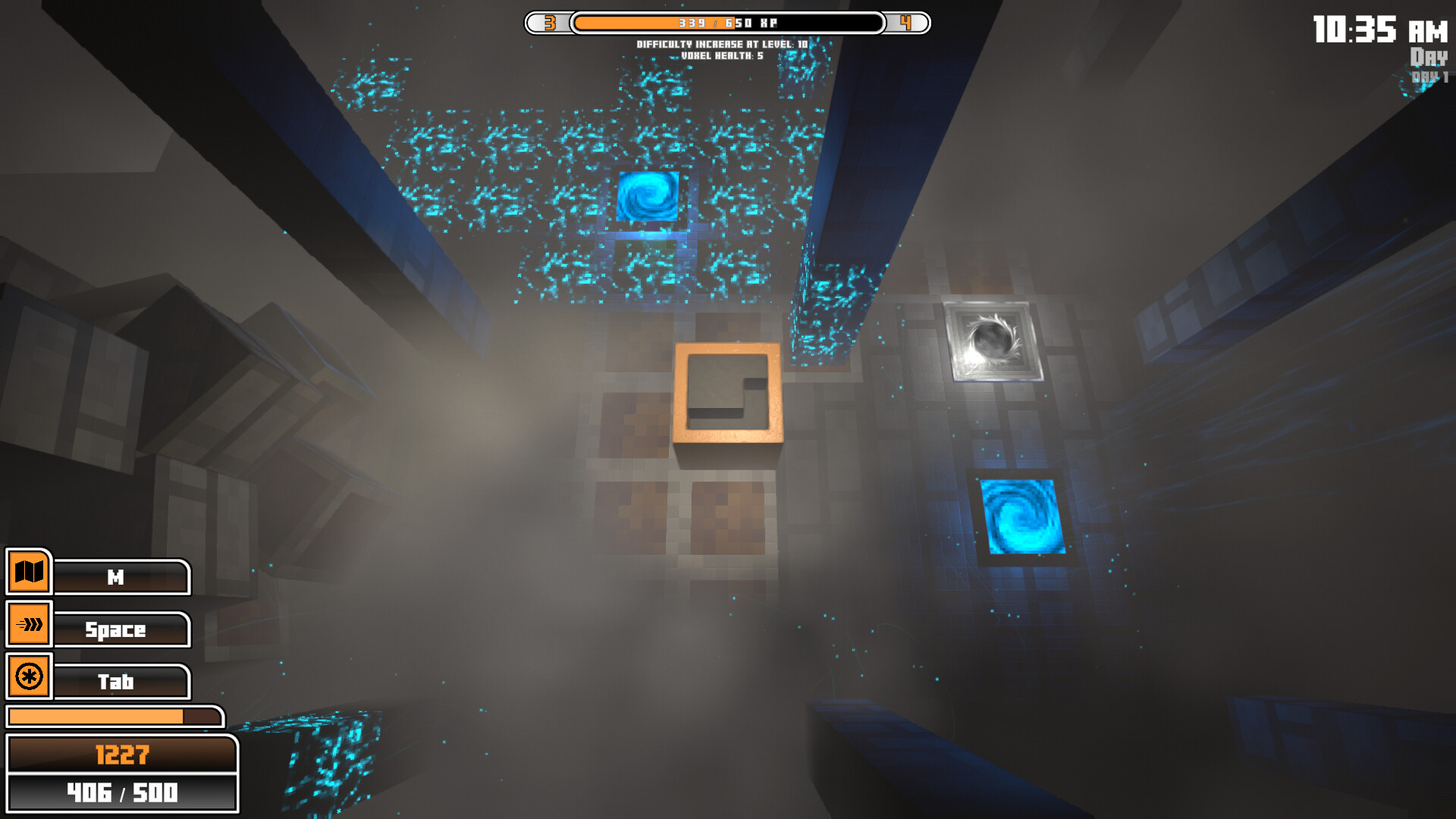Select the 1227 currency counter
Screen dimensions: 1456x819
(123, 754)
